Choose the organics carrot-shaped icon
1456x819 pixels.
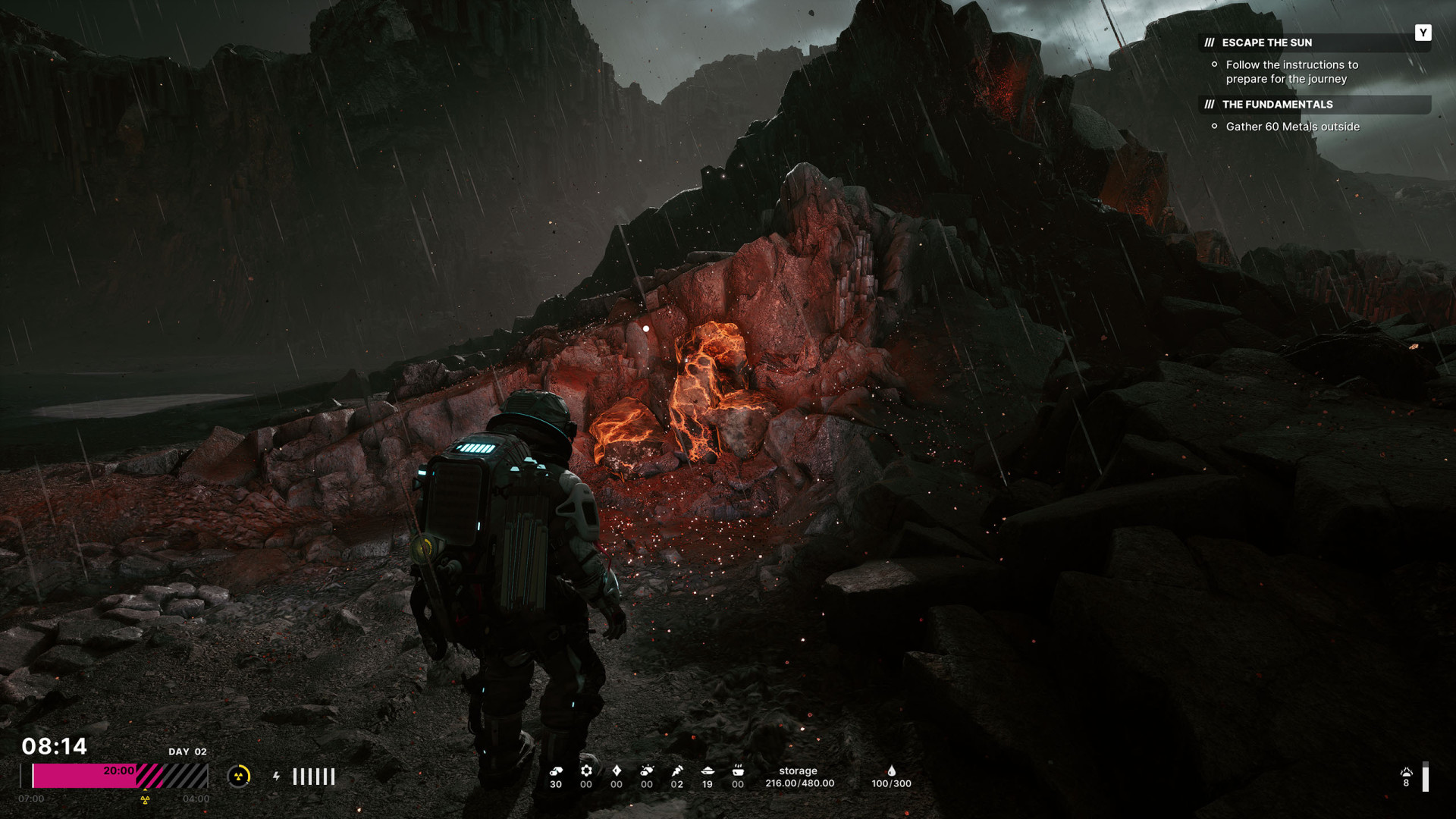click(x=677, y=770)
